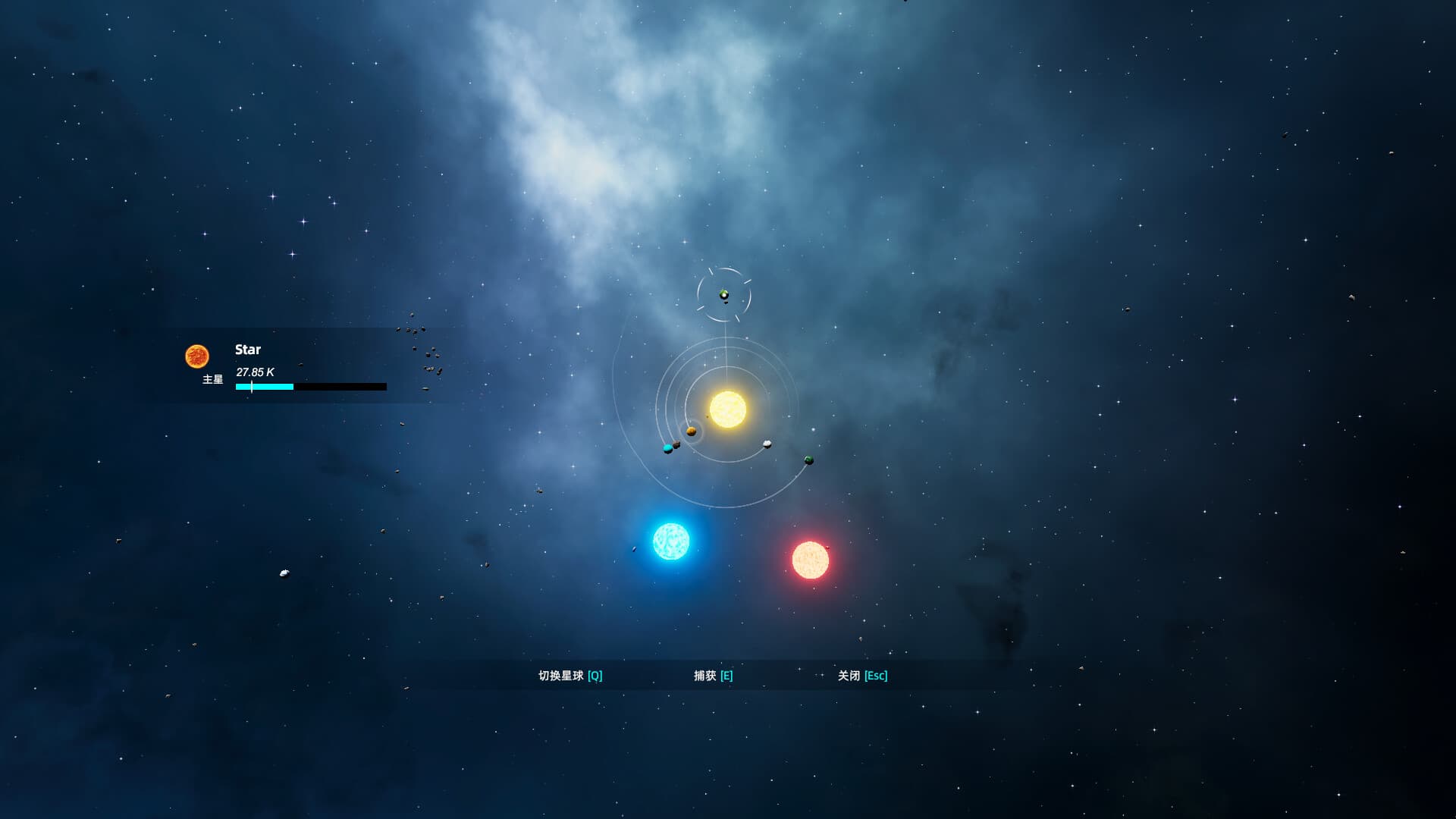This screenshot has width=1456, height=819.
Task: Click the green planet on the rightmost orbit
Action: pos(808,460)
